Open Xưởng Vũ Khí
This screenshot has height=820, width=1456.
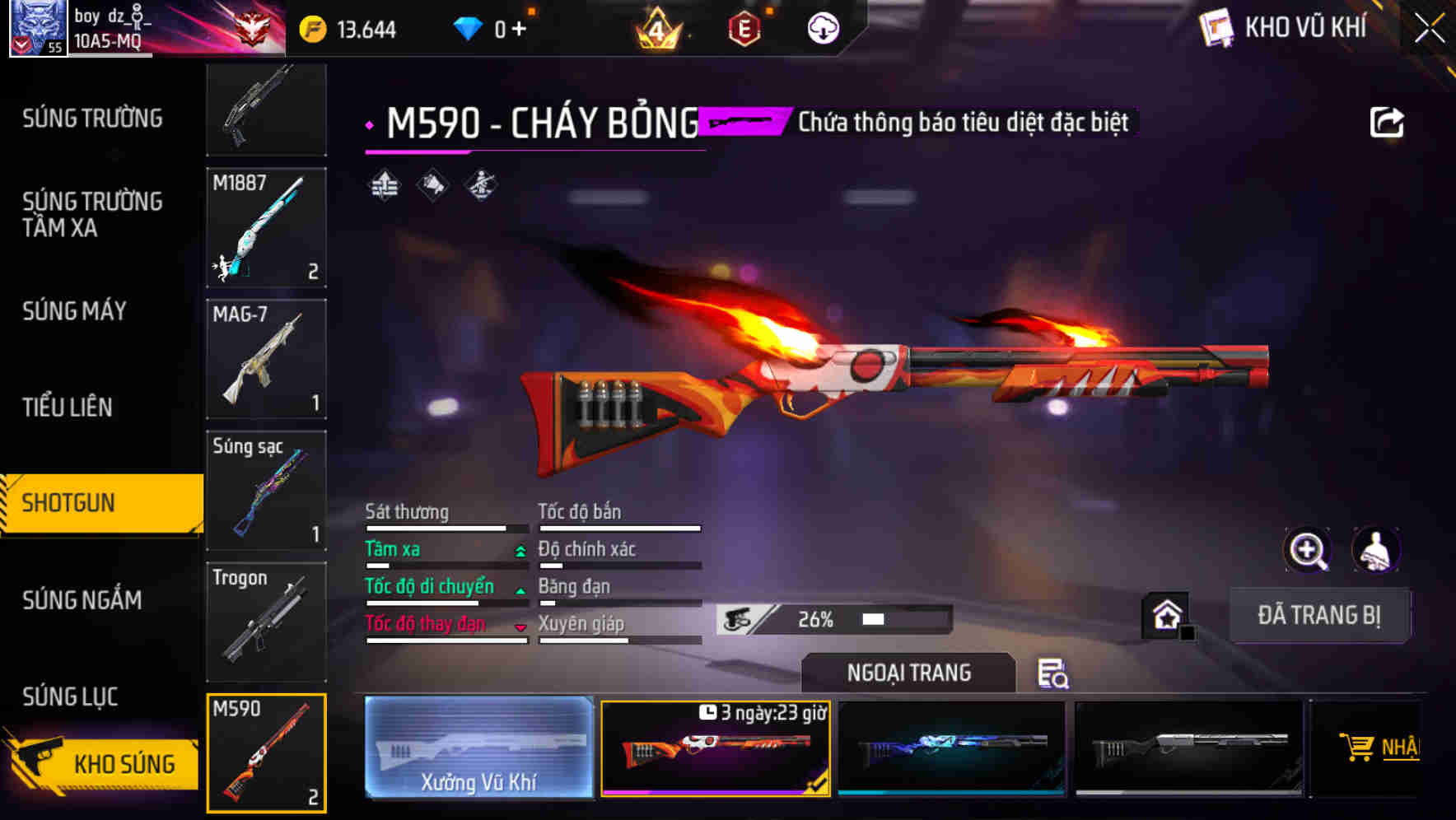coord(478,746)
